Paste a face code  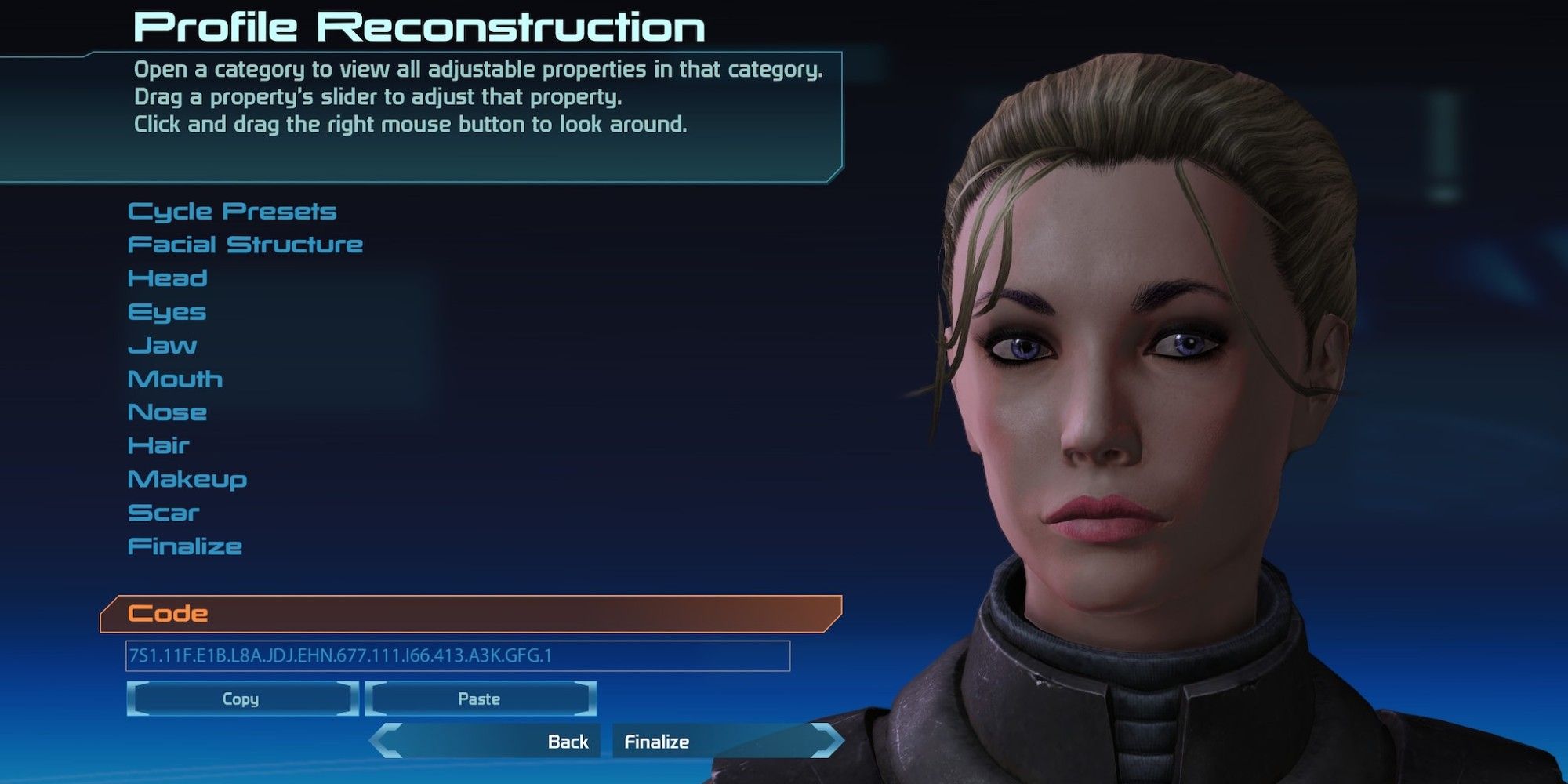pyautogui.click(x=480, y=699)
